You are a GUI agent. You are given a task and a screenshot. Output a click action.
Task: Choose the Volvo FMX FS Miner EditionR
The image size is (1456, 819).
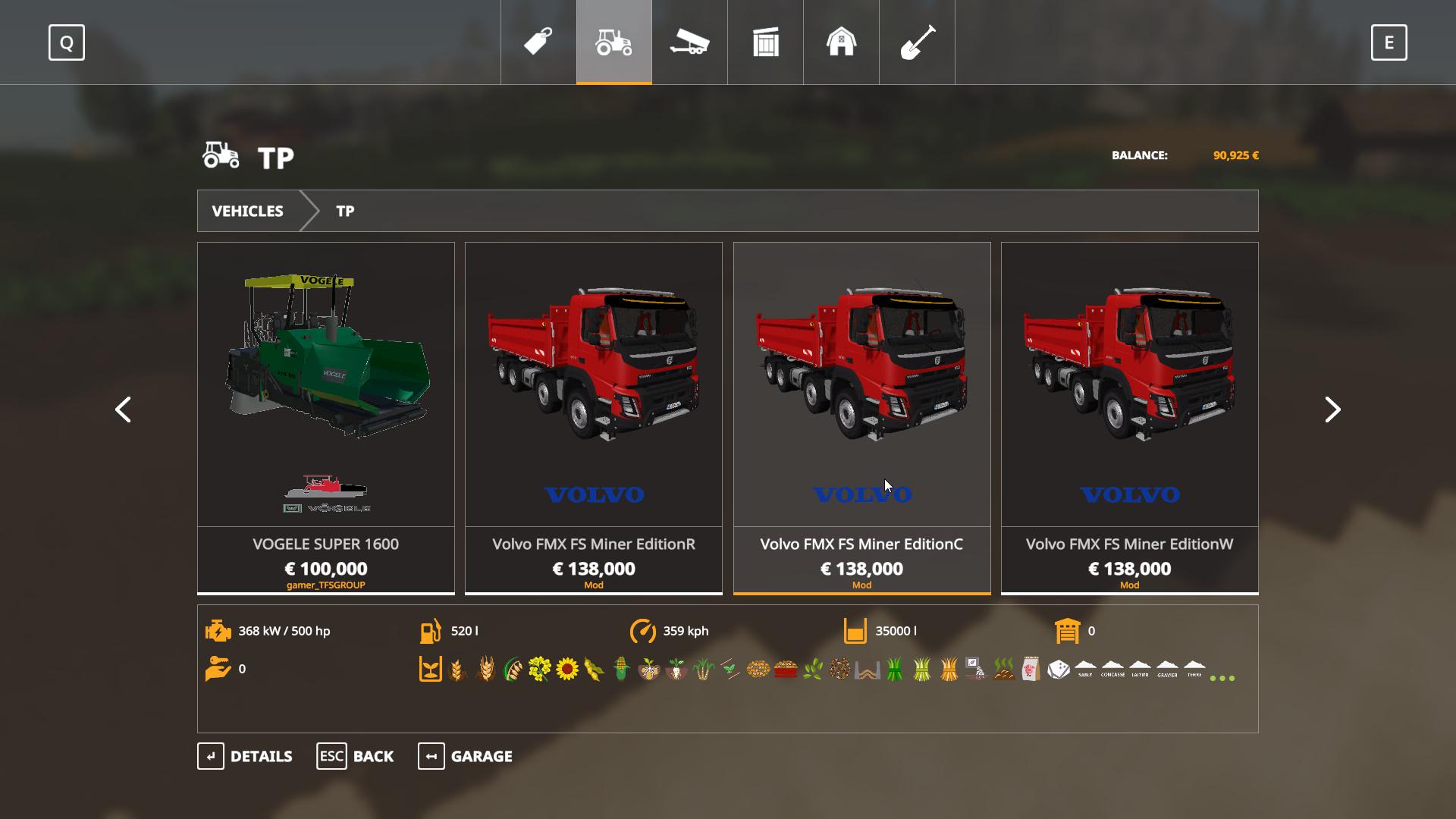coord(594,417)
